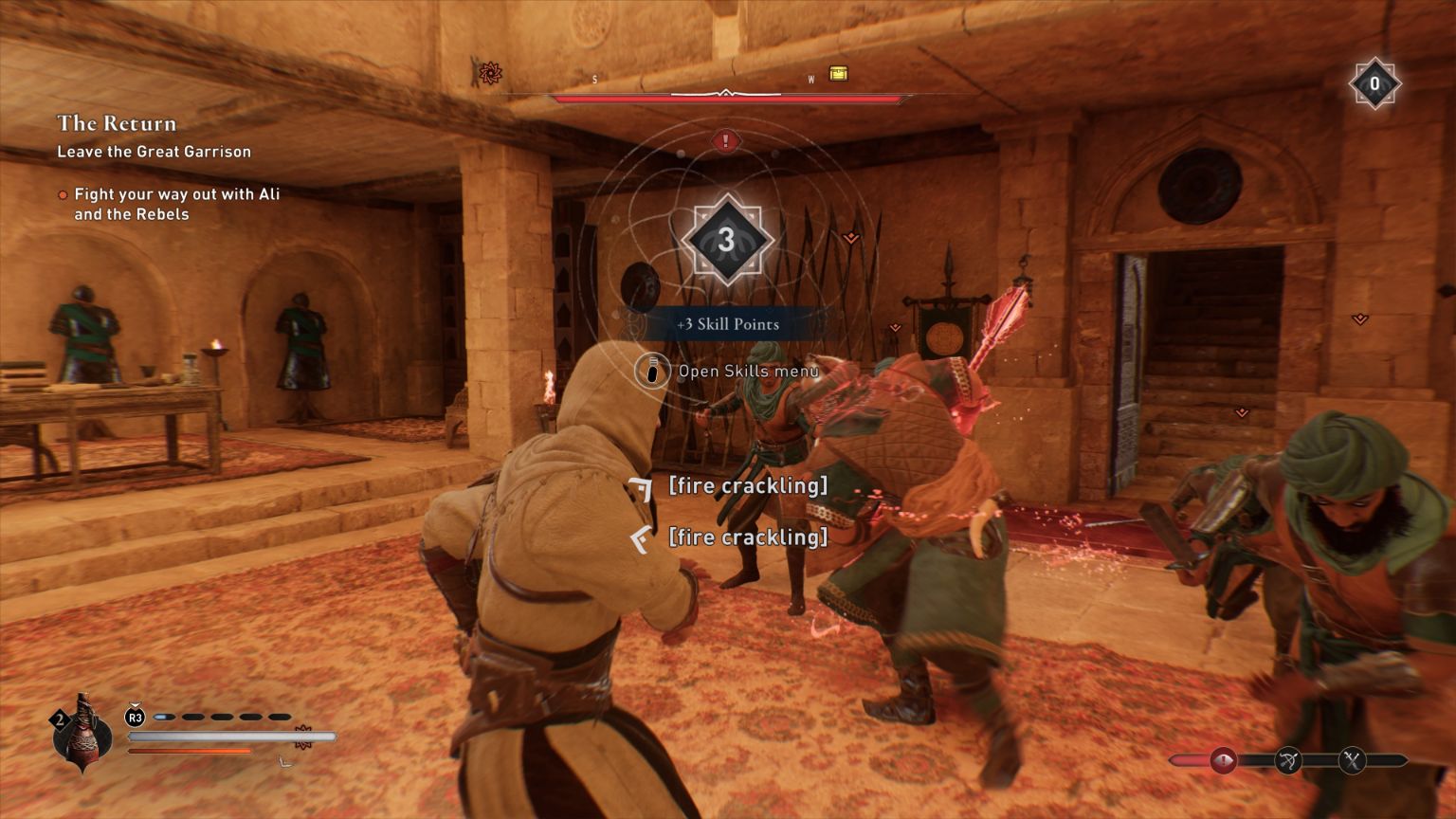The height and width of the screenshot is (819, 1456).
Task: Click the first lit focus pip beside R3
Action: (x=166, y=716)
